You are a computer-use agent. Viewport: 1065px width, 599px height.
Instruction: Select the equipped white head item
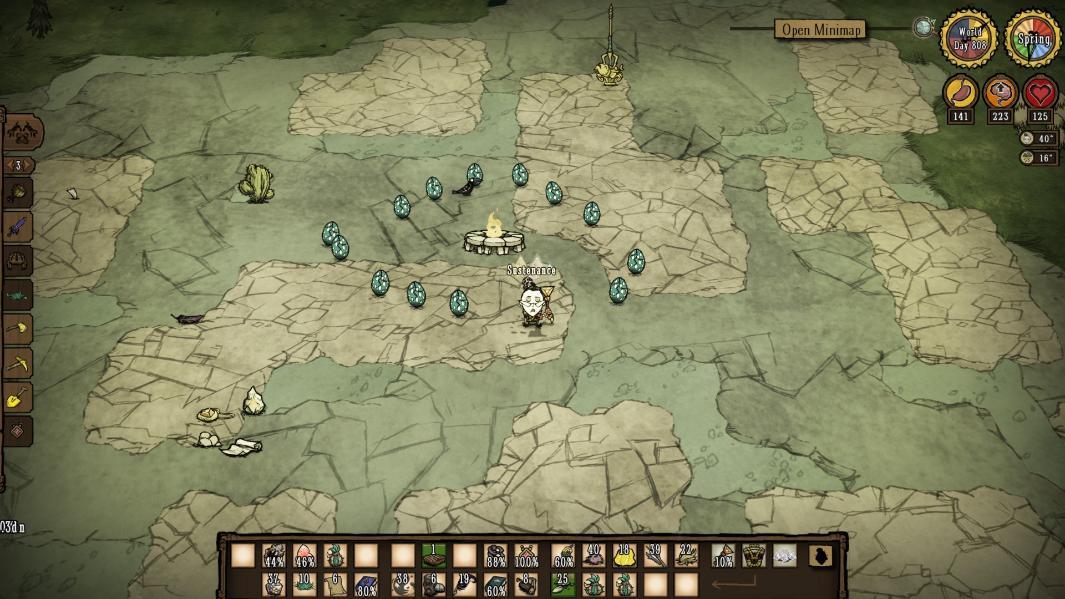(784, 556)
